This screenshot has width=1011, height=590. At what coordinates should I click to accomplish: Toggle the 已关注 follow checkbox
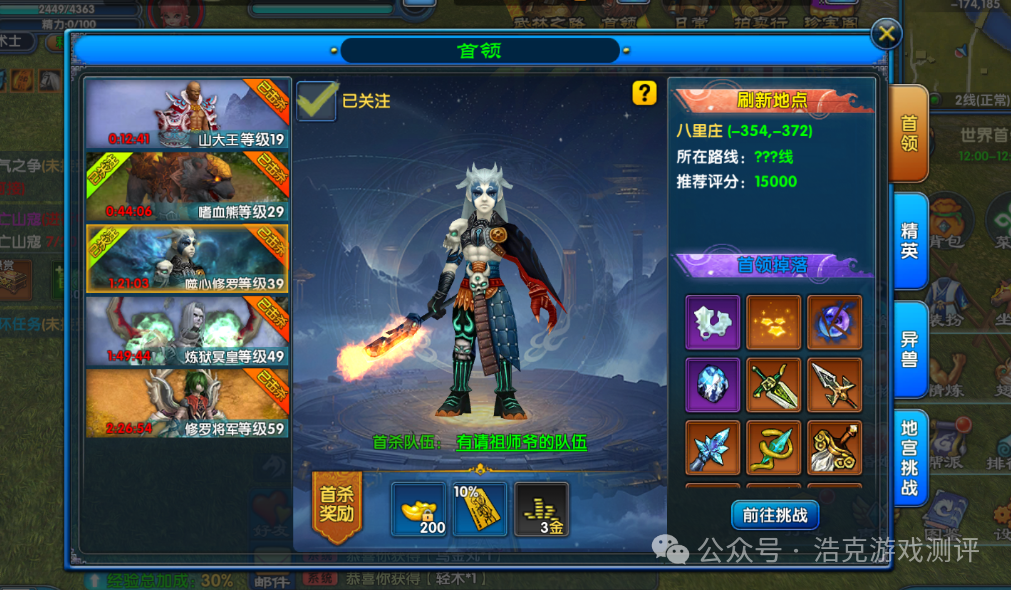(317, 101)
